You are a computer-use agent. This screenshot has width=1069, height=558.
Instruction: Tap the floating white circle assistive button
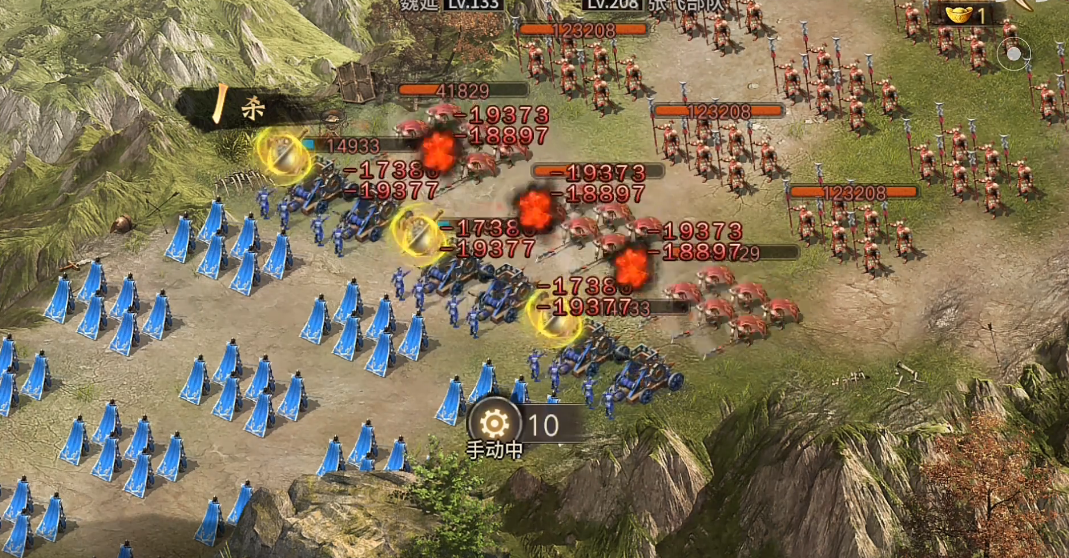(1012, 54)
